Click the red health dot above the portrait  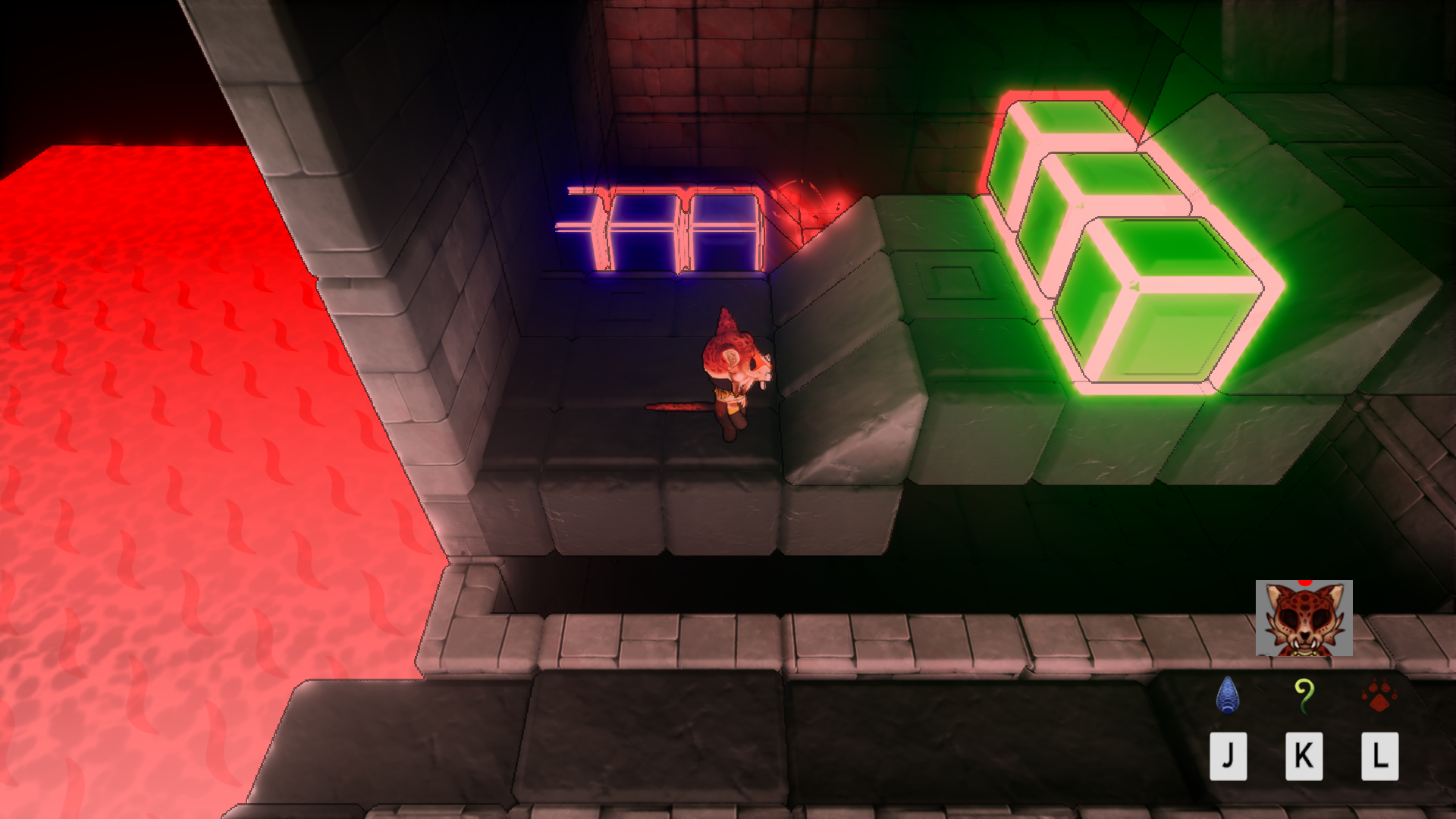tap(1306, 584)
